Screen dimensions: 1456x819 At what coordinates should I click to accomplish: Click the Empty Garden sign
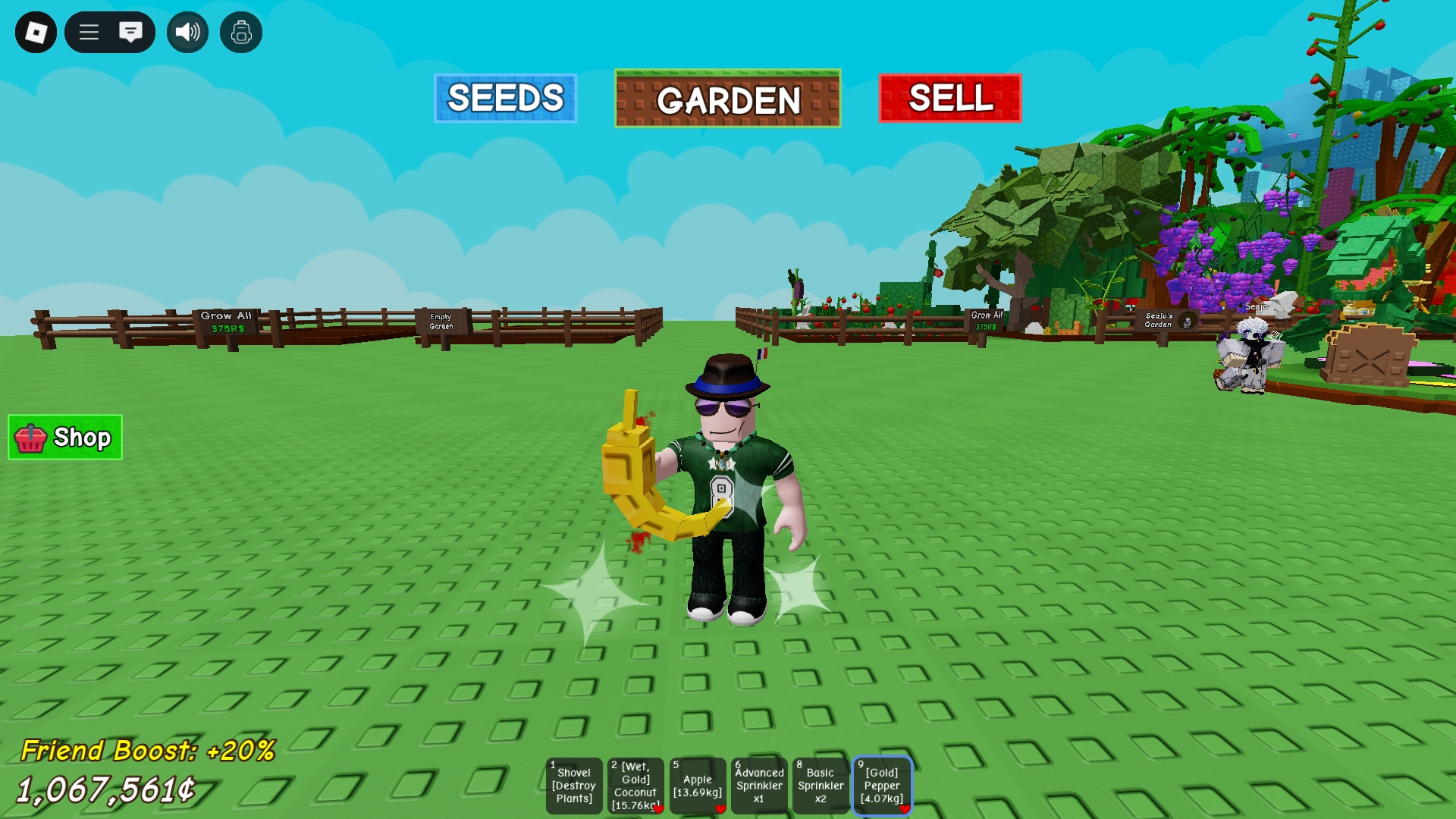coord(441,323)
